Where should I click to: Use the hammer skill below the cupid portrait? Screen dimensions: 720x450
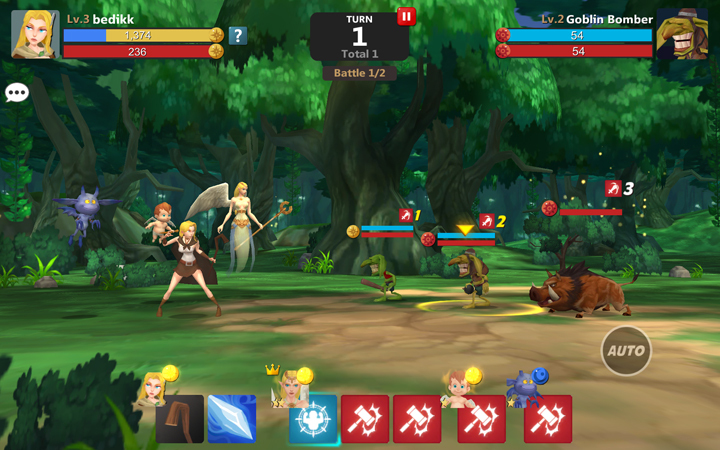pos(481,419)
